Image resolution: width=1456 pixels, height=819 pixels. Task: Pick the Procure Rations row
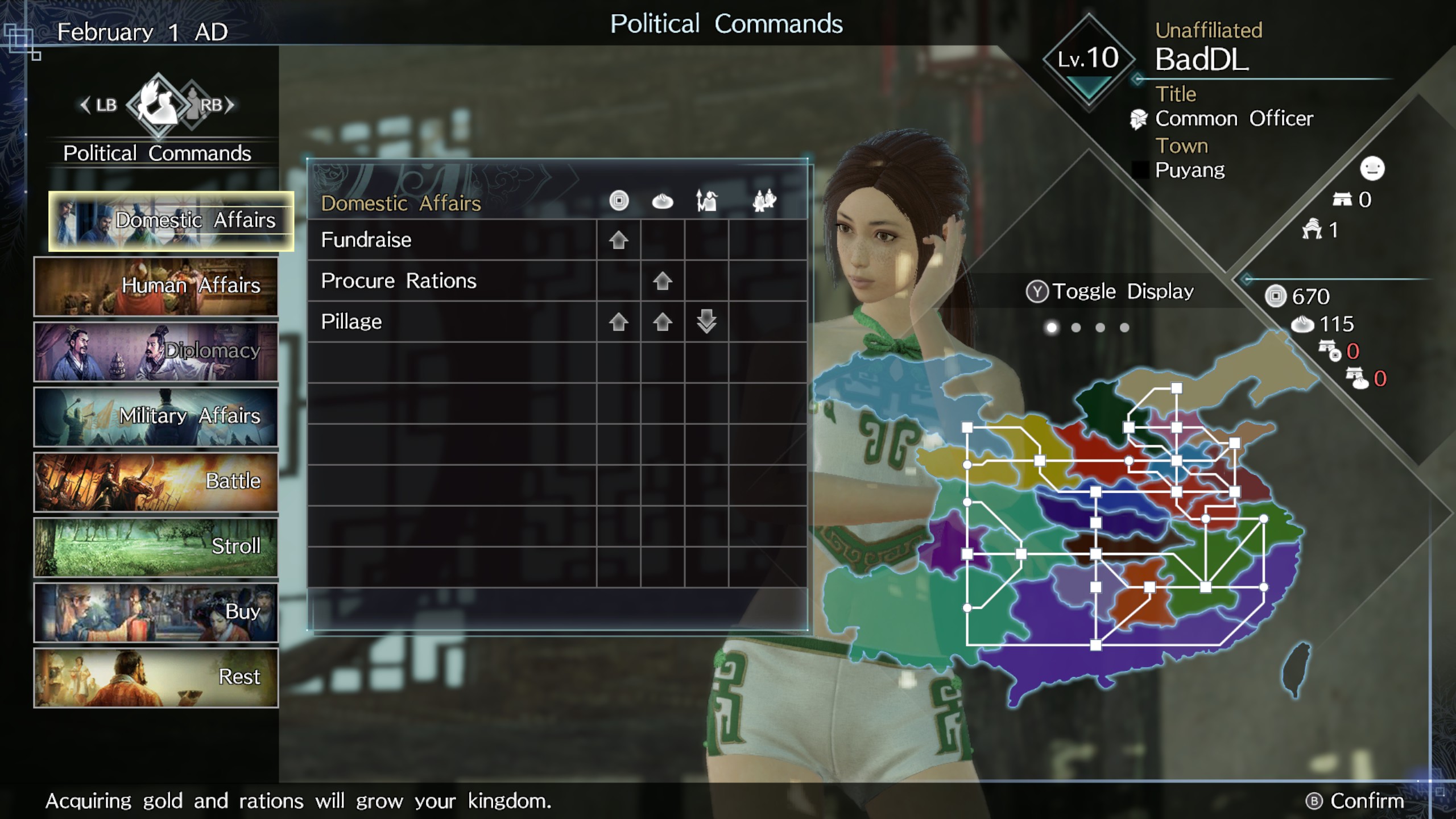[x=556, y=281]
